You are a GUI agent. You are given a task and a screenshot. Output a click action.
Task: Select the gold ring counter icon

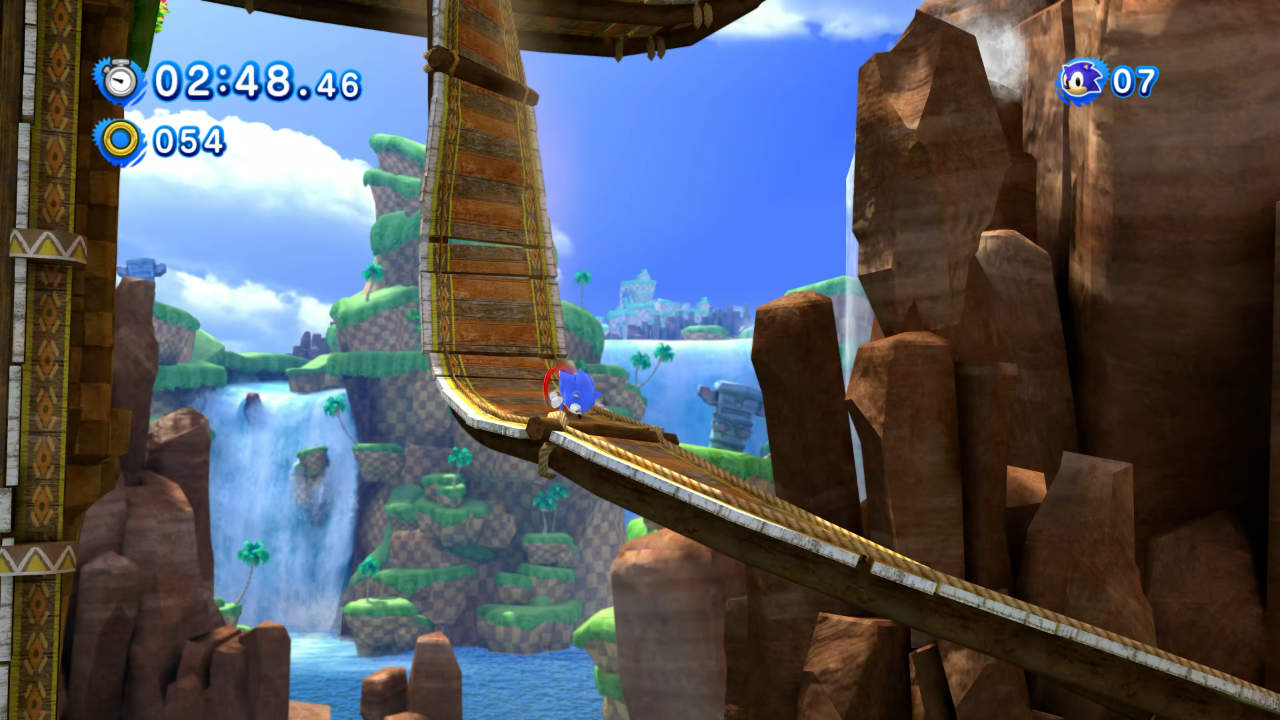point(120,140)
